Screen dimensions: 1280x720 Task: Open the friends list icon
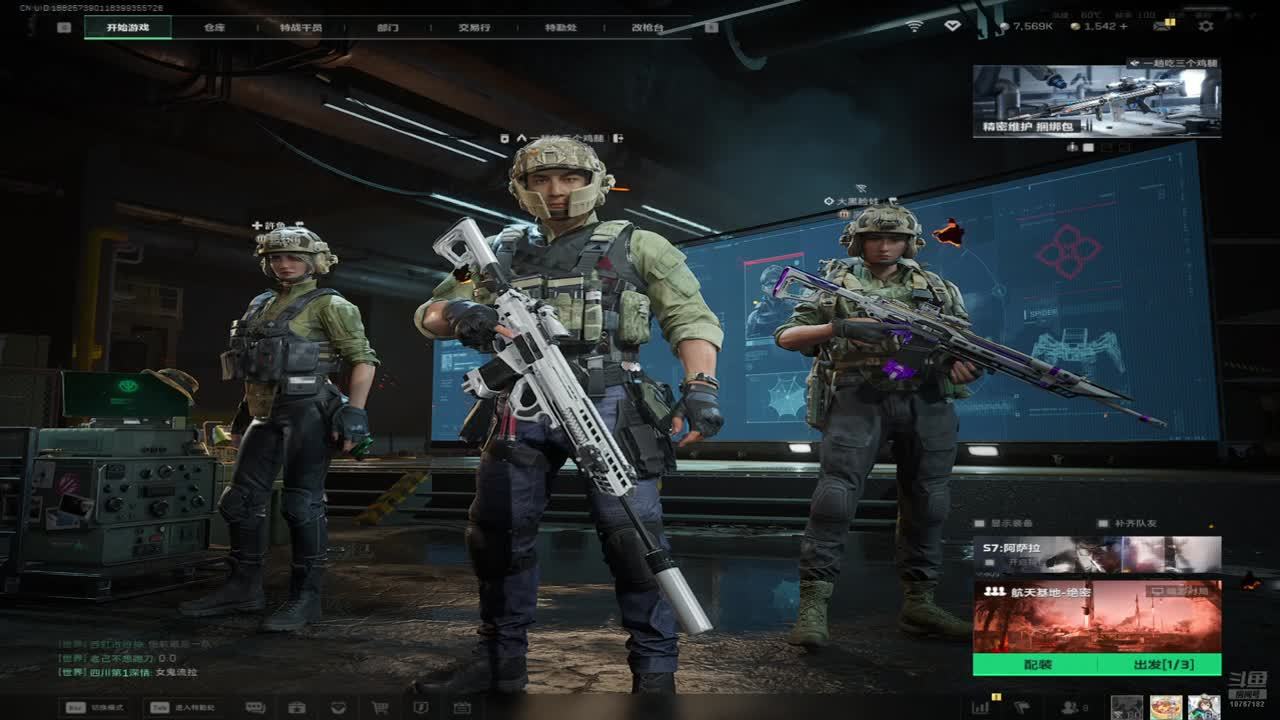pyautogui.click(x=1072, y=707)
